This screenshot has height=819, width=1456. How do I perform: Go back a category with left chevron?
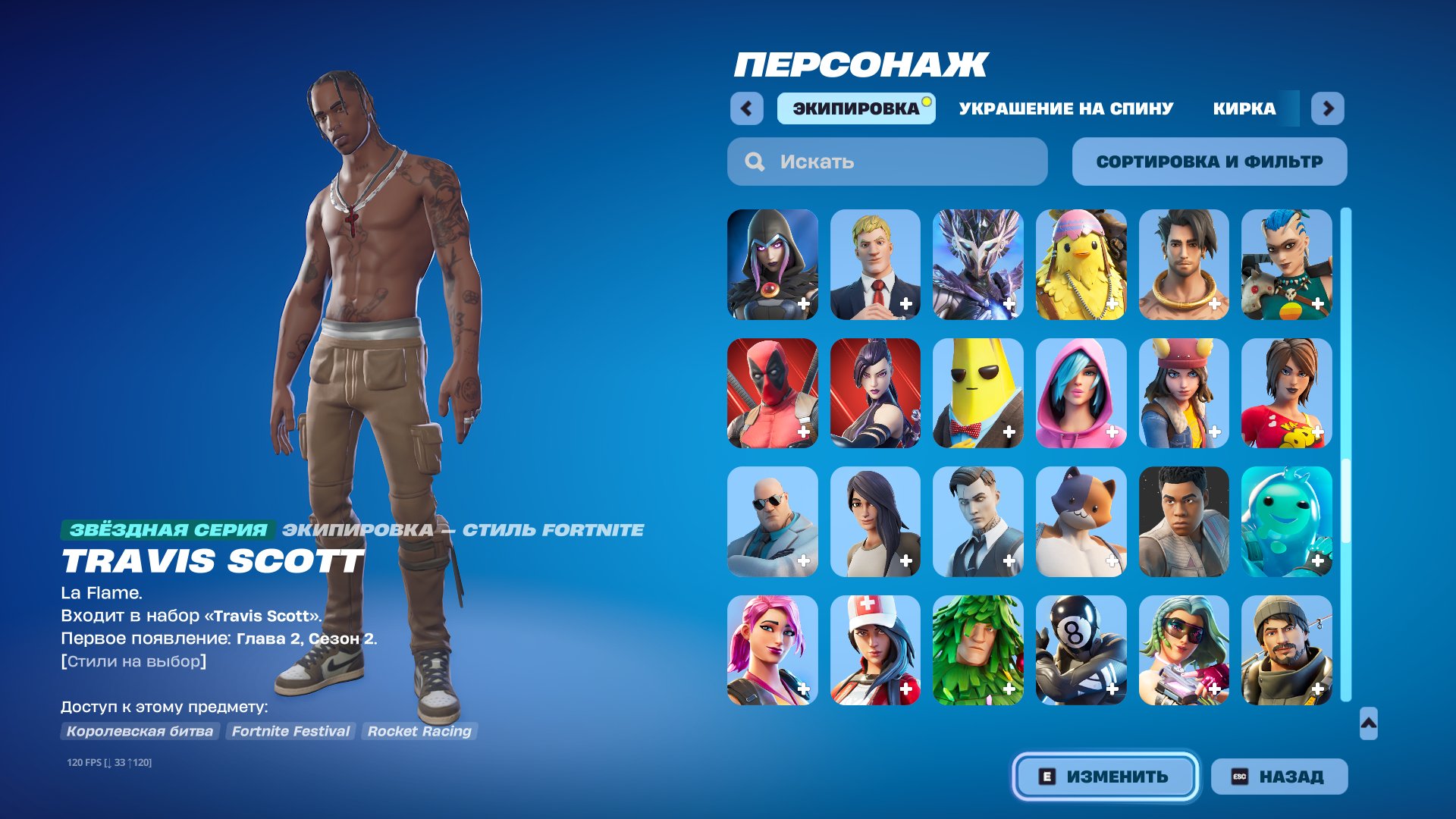tap(747, 108)
